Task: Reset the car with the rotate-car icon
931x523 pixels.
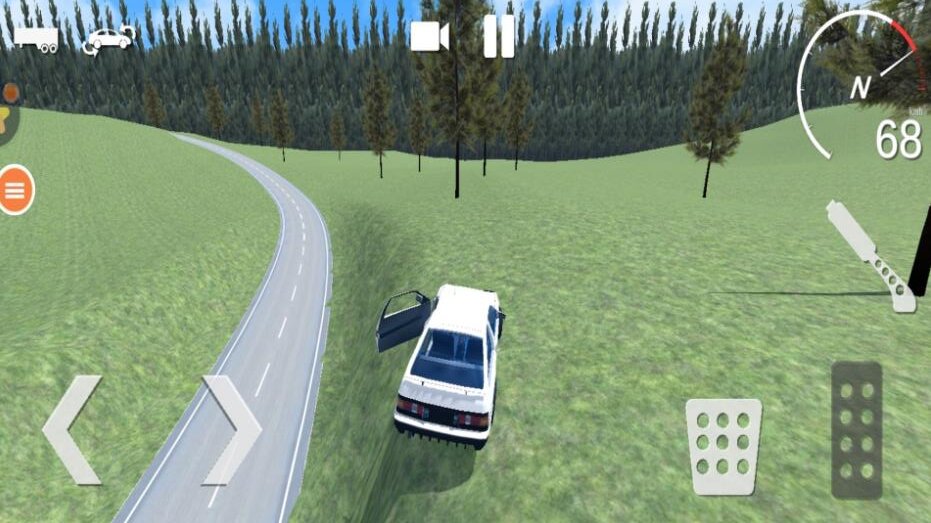Action: click(109, 40)
